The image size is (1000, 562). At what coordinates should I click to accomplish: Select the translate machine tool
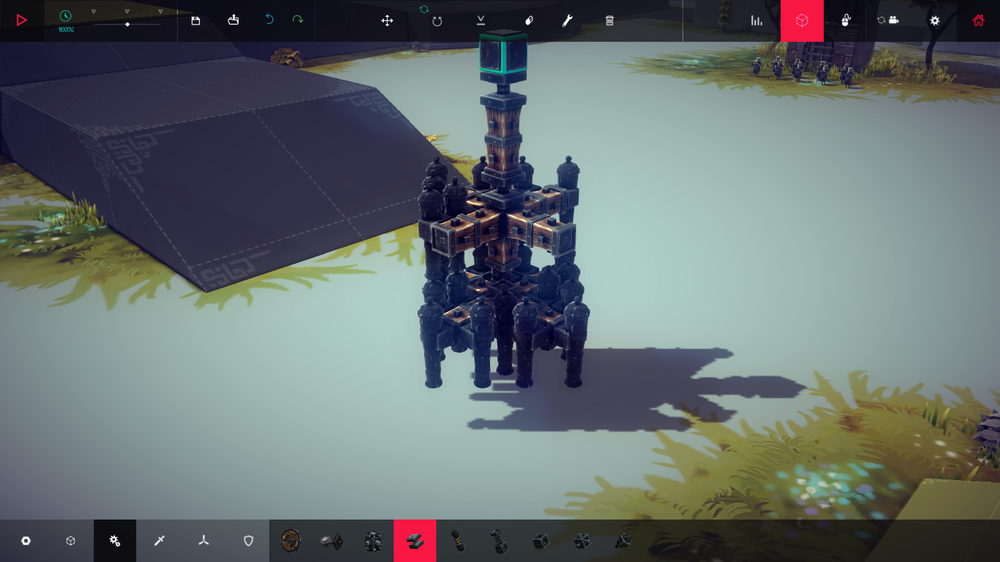pos(387,20)
